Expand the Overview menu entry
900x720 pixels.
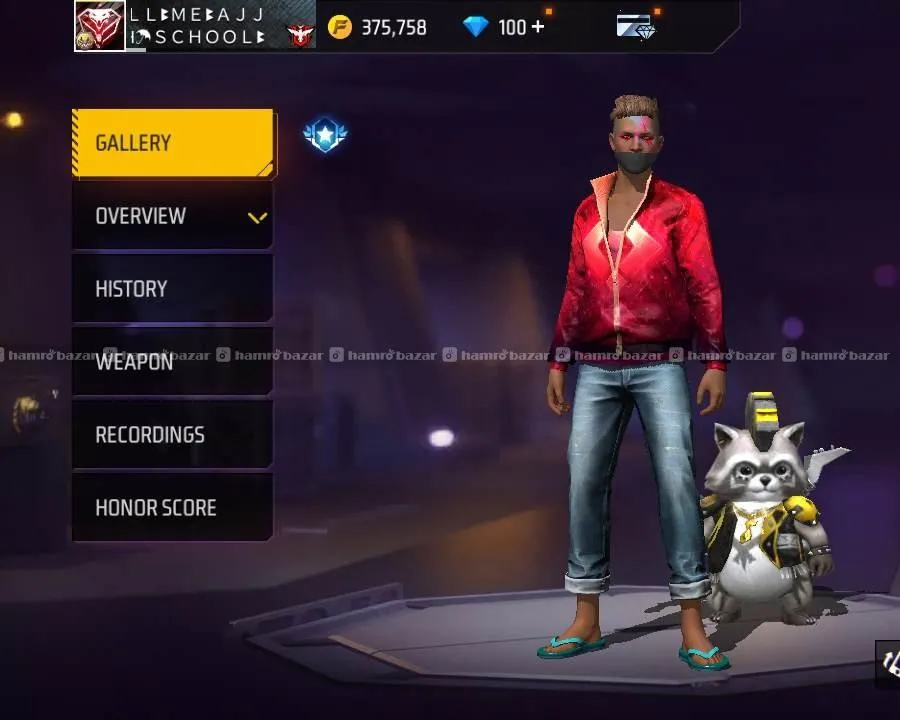(173, 216)
